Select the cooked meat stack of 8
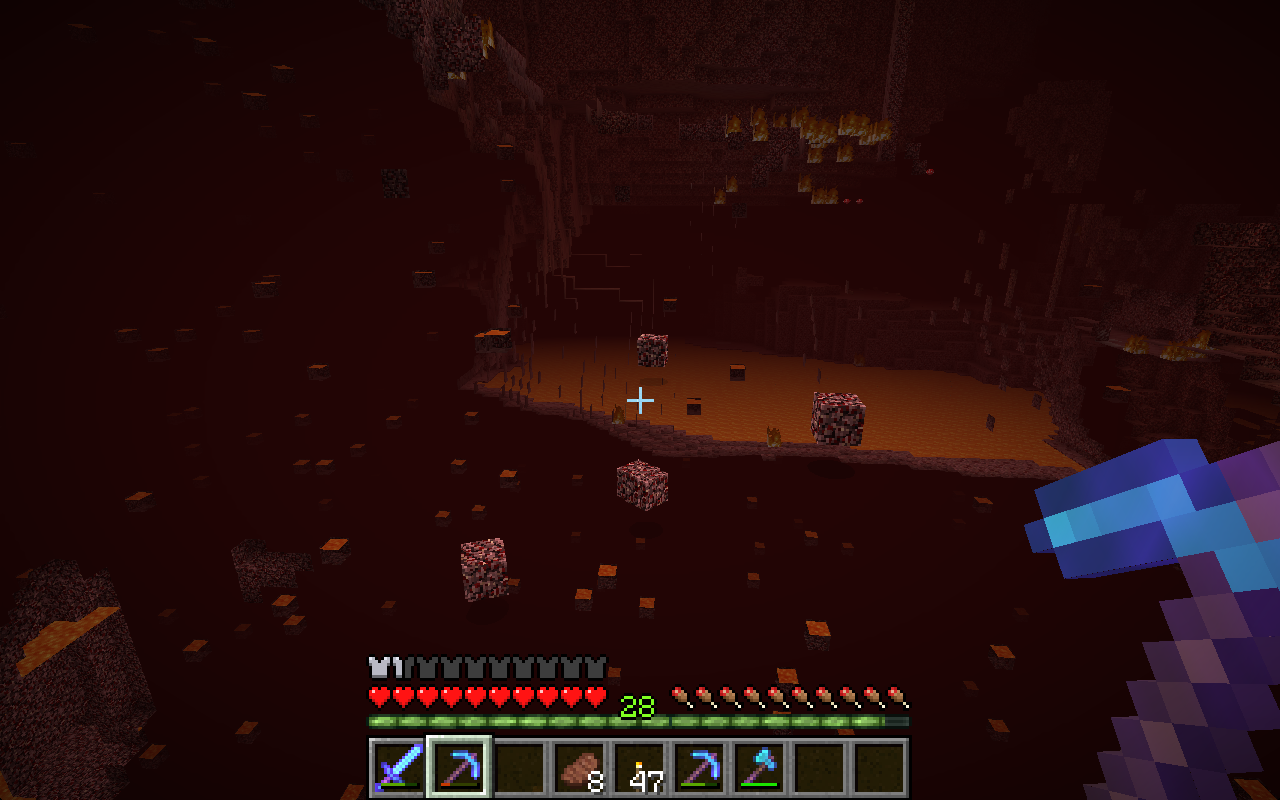The height and width of the screenshot is (800, 1280). pyautogui.click(x=578, y=768)
